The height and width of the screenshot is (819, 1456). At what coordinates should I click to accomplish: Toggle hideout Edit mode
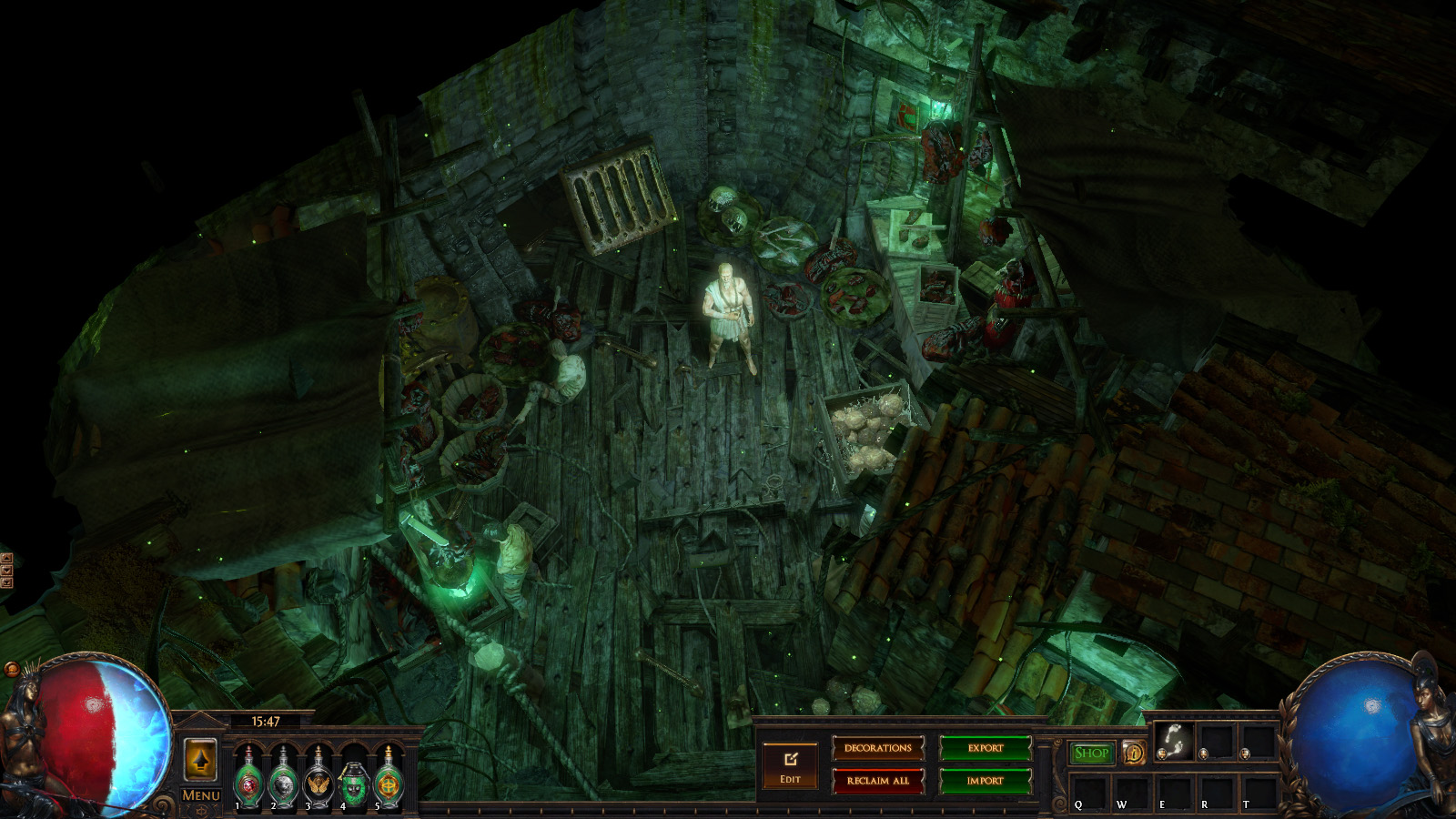click(790, 766)
